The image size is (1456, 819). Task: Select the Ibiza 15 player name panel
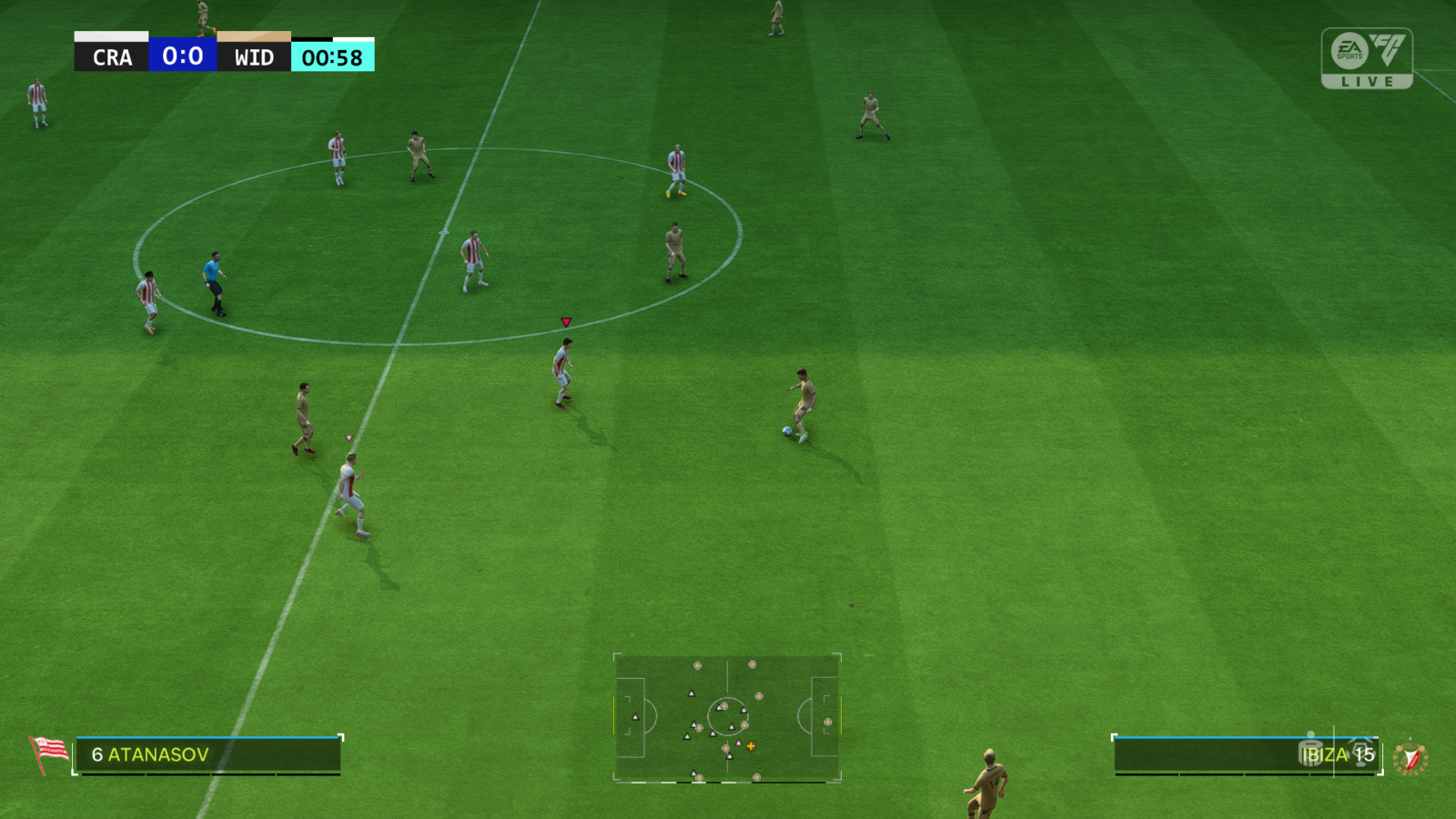point(1247,755)
